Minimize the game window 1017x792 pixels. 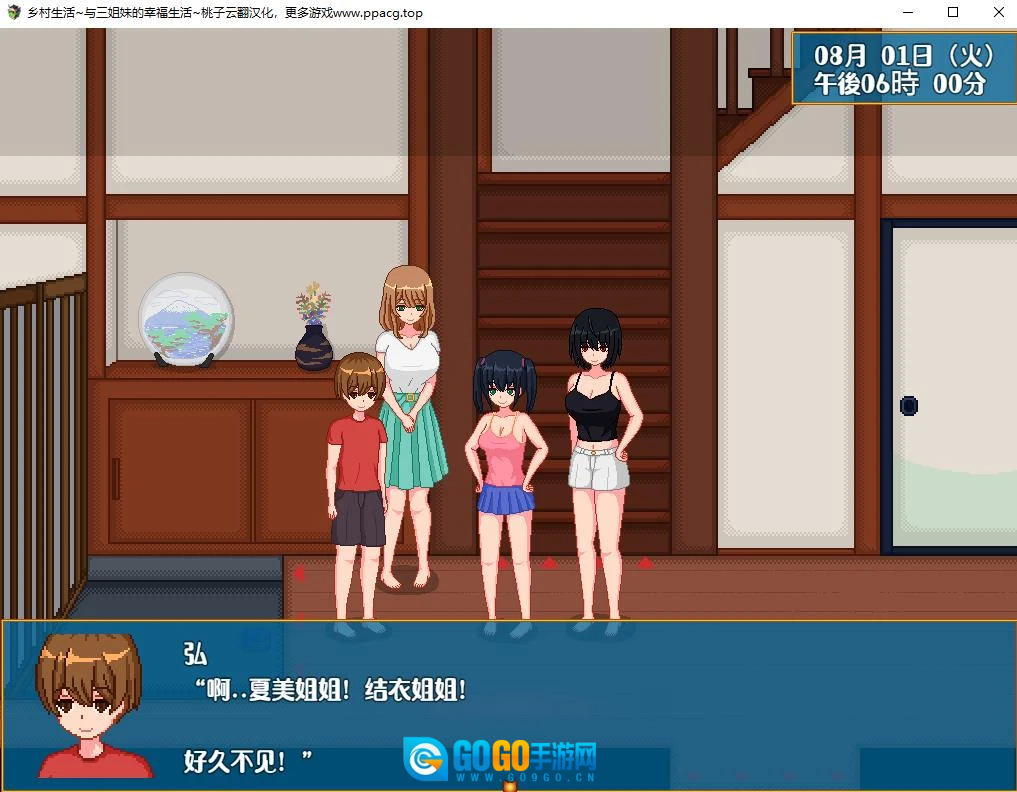pos(908,13)
